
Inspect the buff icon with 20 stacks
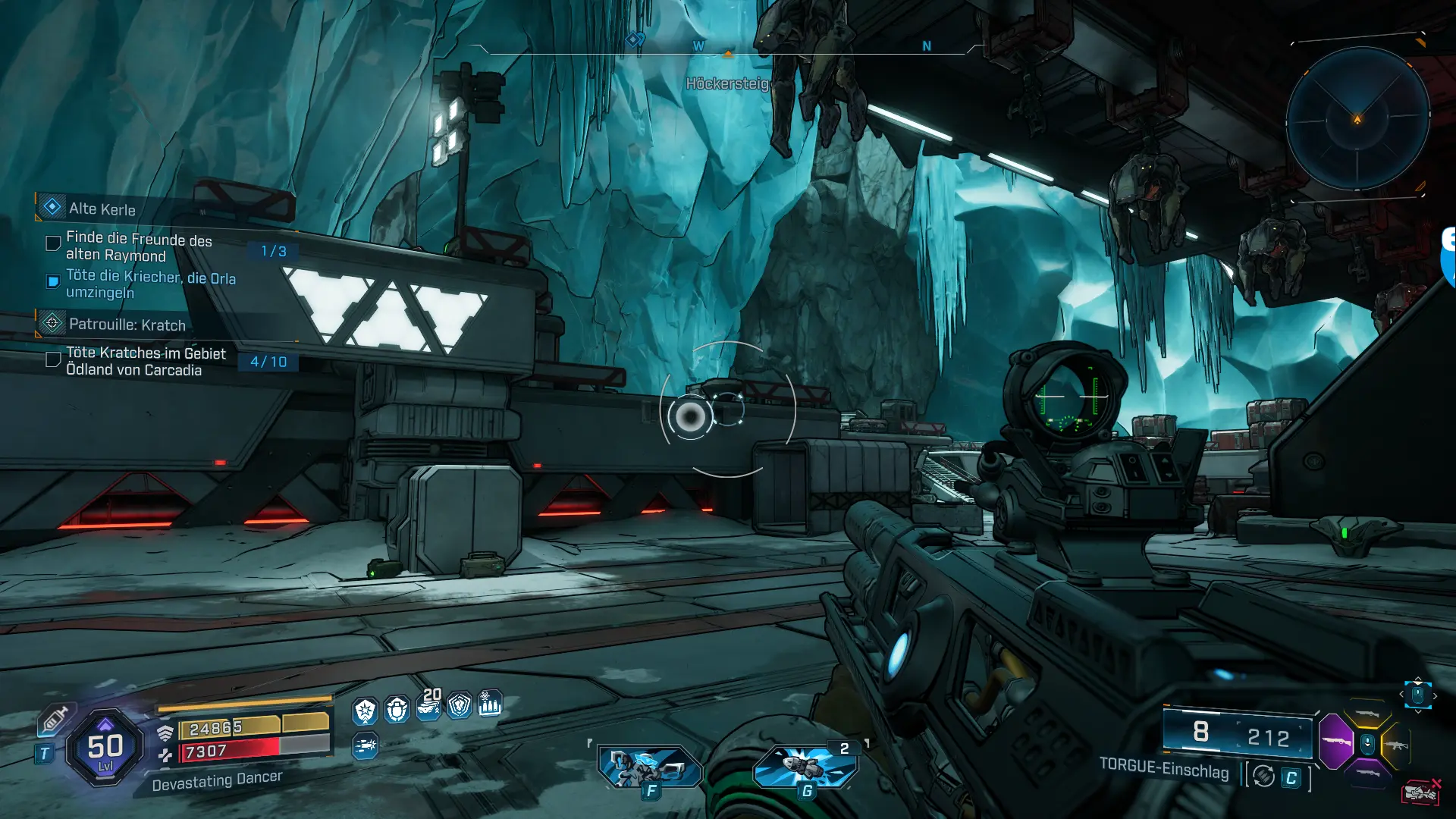click(428, 707)
